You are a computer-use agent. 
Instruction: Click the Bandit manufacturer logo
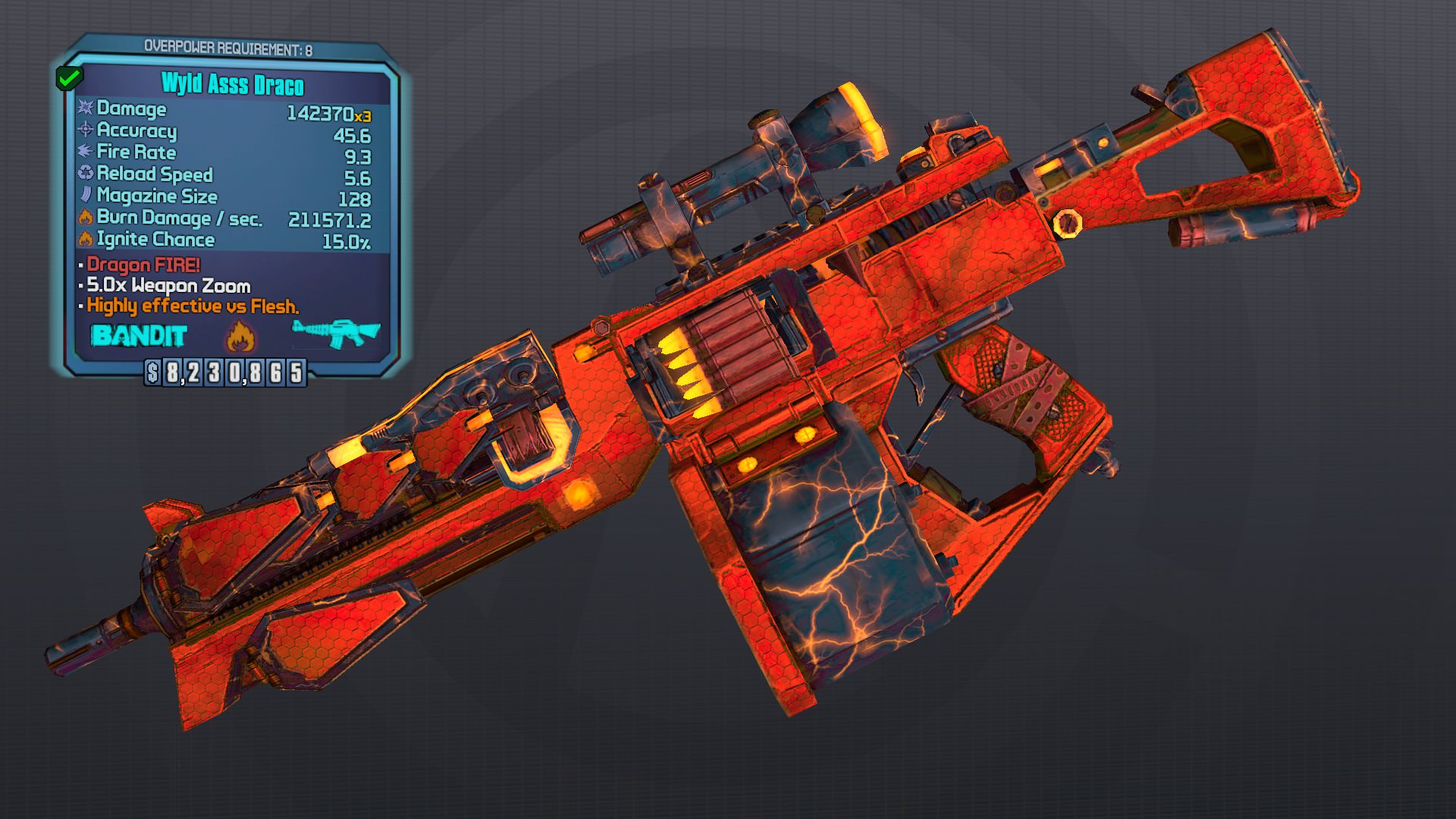pyautogui.click(x=139, y=336)
